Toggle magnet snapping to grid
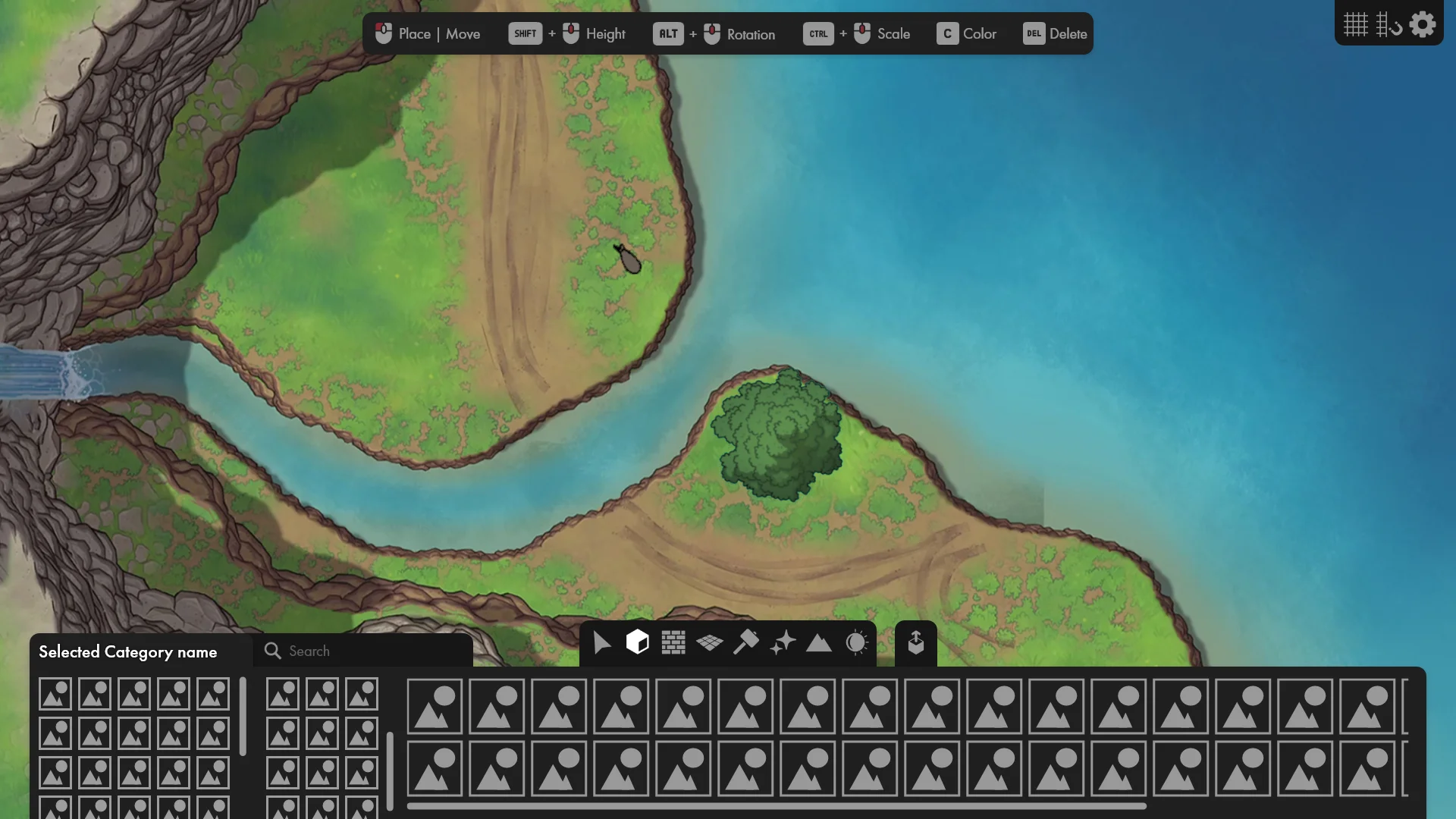This screenshot has height=819, width=1456. (x=1390, y=24)
